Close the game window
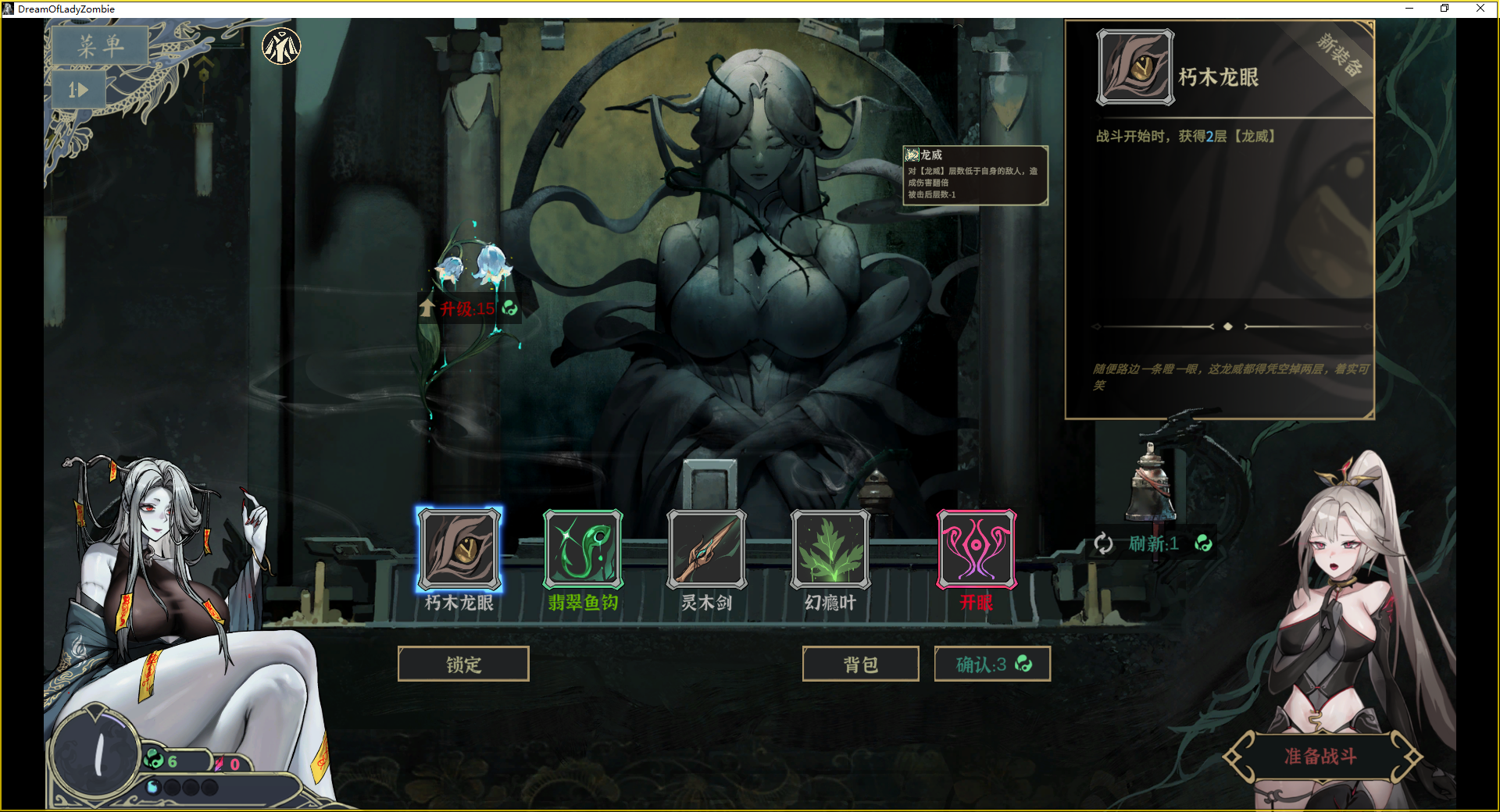Viewport: 1500px width, 812px height. pyautogui.click(x=1480, y=9)
